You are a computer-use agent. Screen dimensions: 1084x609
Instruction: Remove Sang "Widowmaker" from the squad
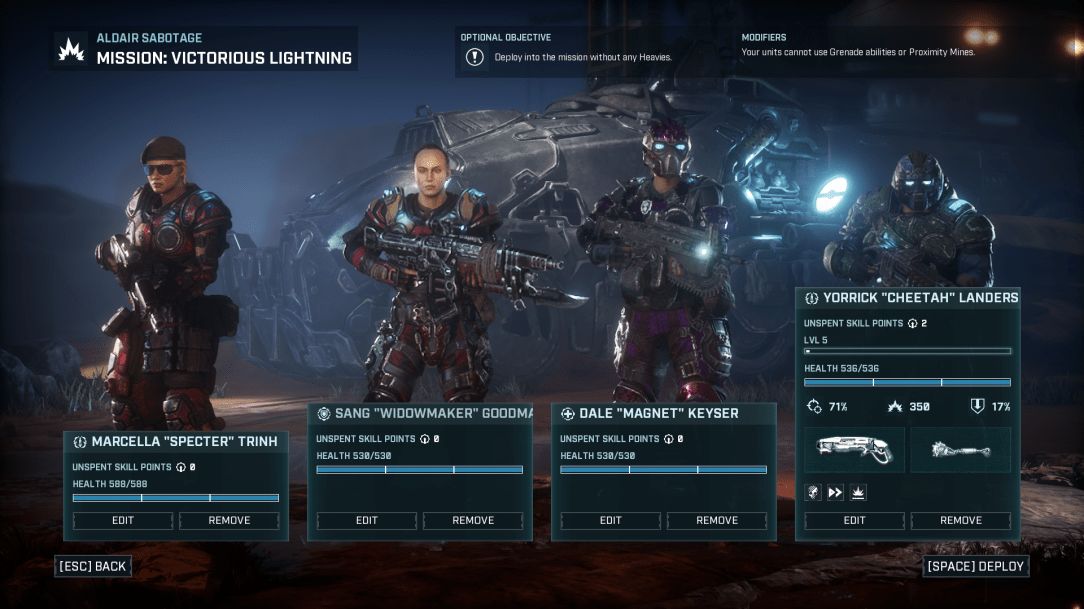[x=473, y=520]
